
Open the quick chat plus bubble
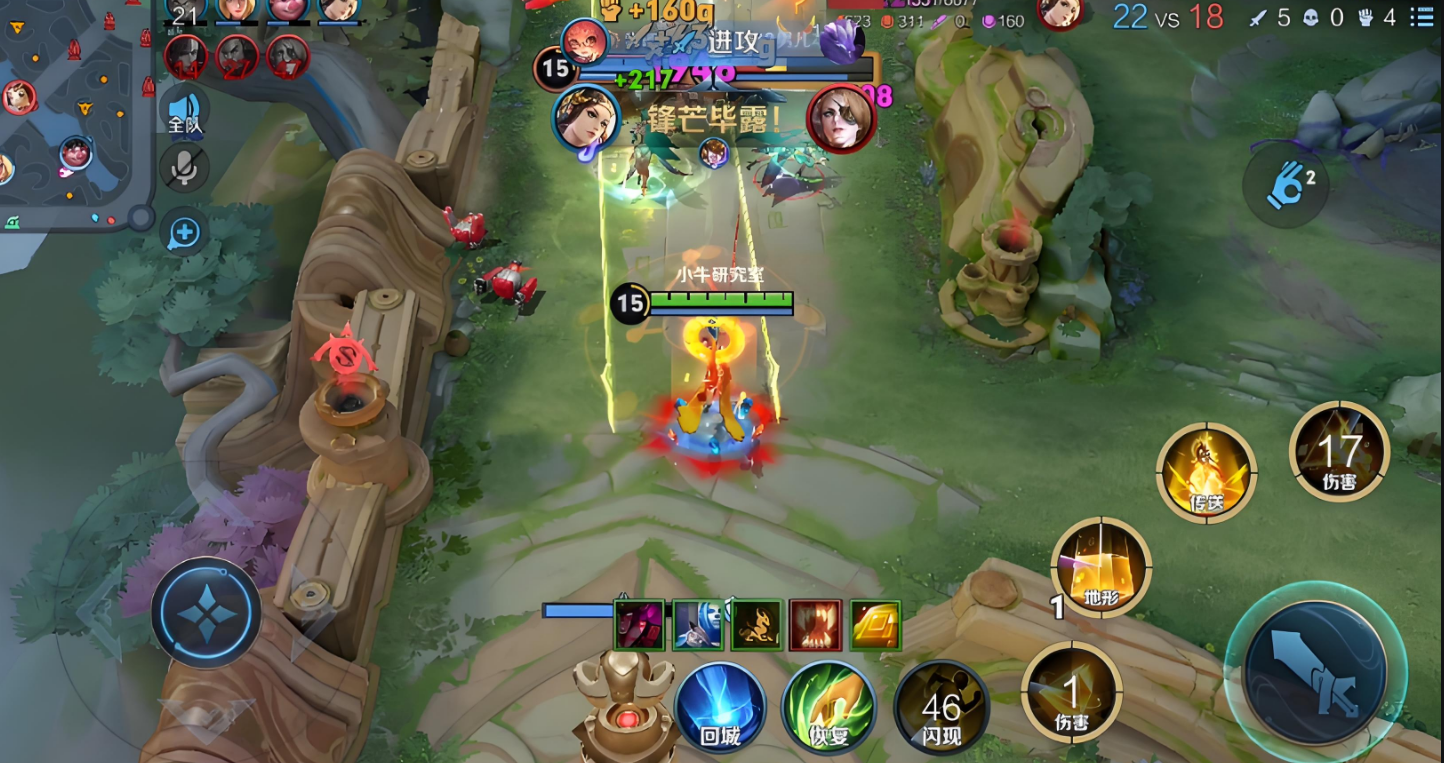[x=184, y=233]
